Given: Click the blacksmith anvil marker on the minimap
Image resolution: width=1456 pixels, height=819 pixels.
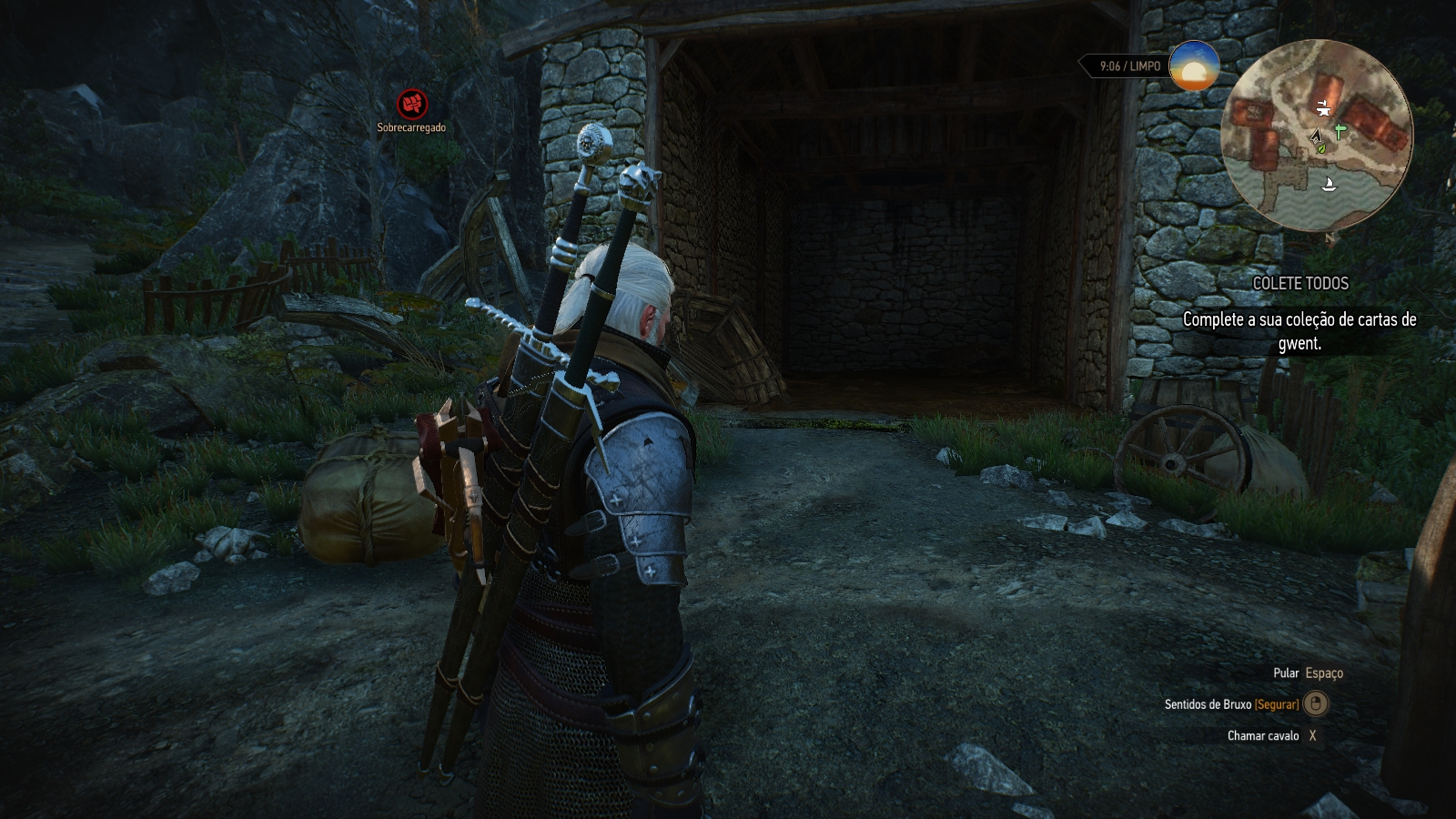Looking at the screenshot, I should point(1323,109).
